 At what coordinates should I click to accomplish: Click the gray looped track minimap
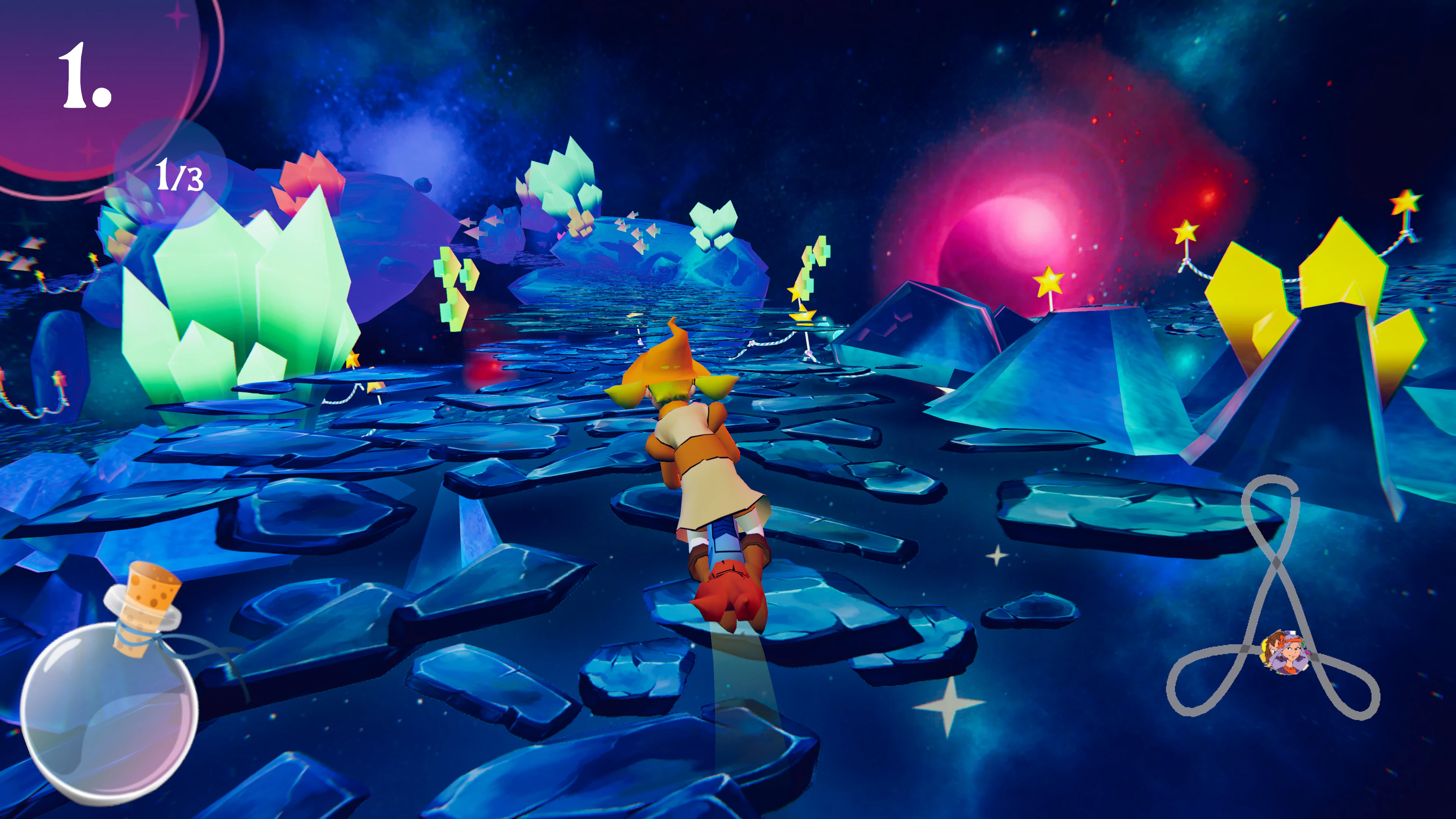point(1273,599)
